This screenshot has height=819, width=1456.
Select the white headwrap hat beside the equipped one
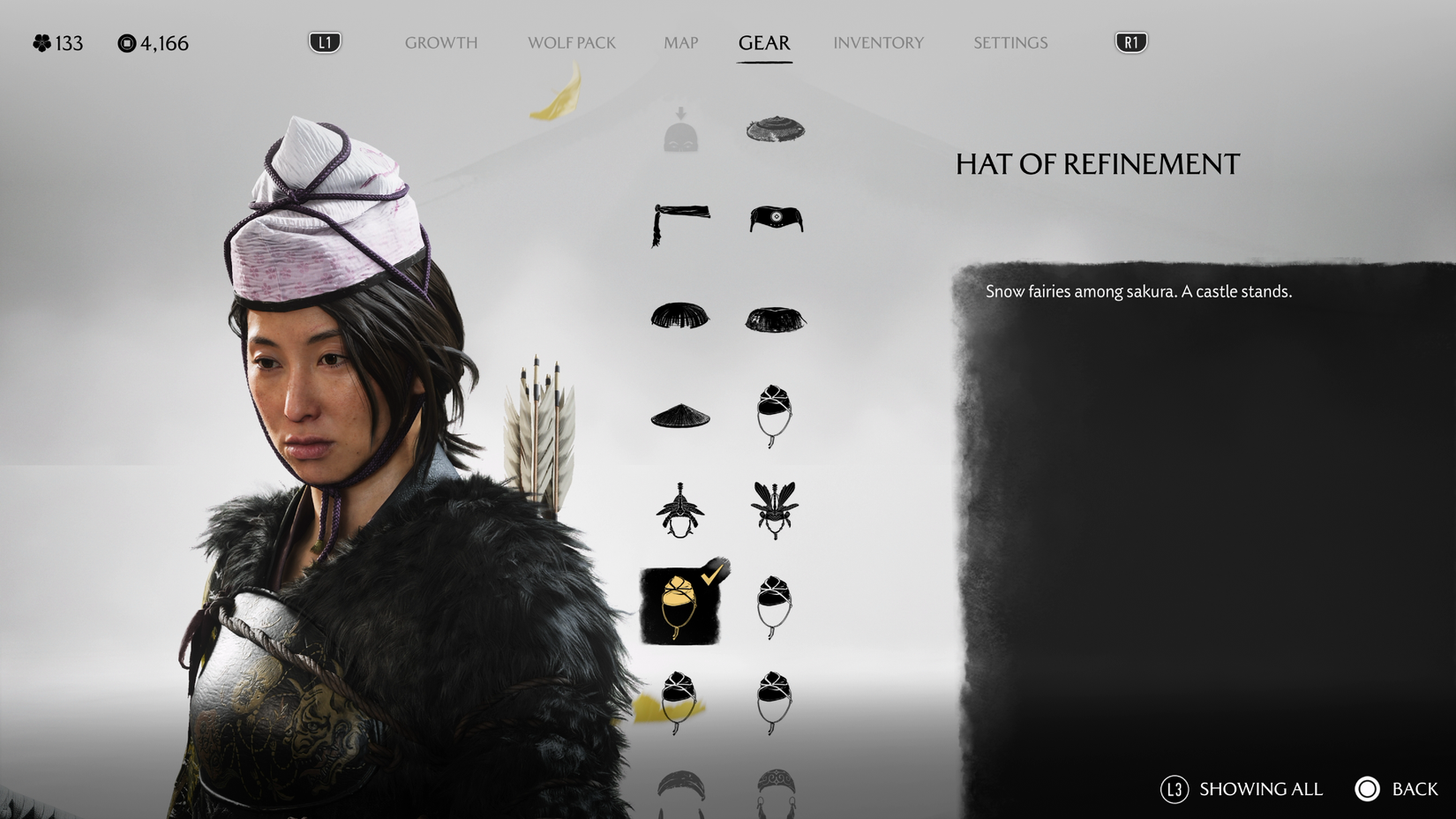(777, 605)
